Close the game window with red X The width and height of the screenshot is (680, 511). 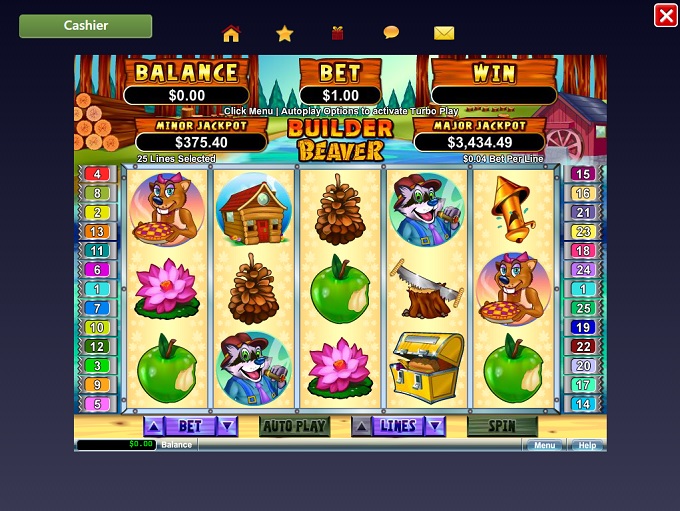(665, 15)
